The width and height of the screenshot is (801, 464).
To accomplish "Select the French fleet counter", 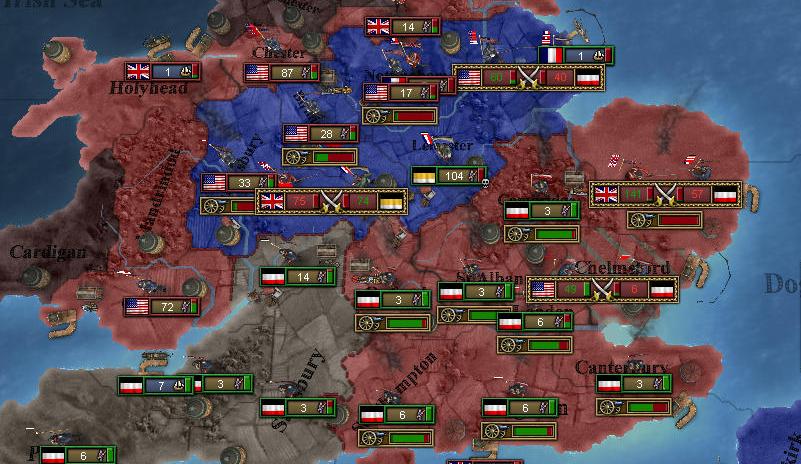I will [576, 55].
